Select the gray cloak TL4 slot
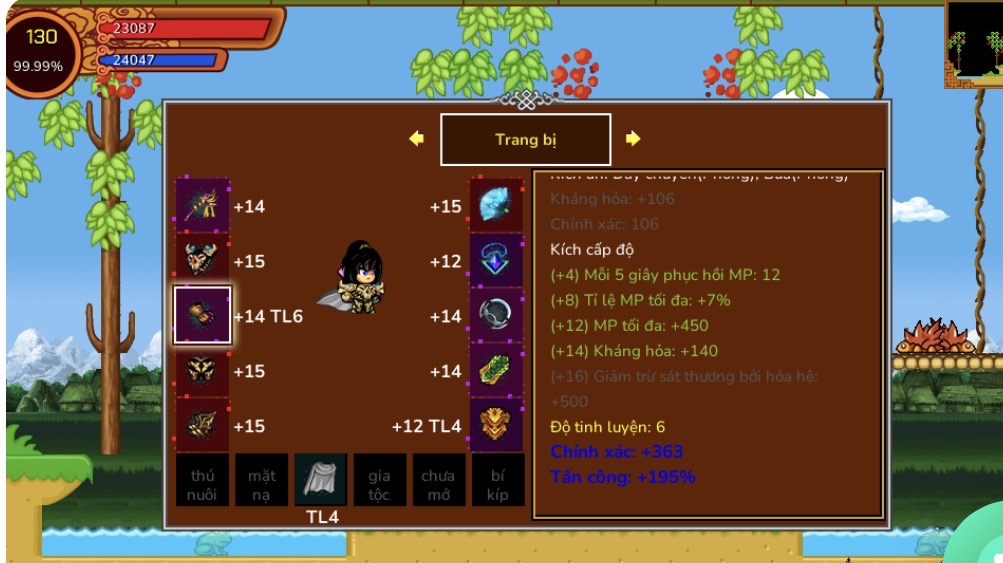The image size is (1003, 563). pyautogui.click(x=321, y=480)
